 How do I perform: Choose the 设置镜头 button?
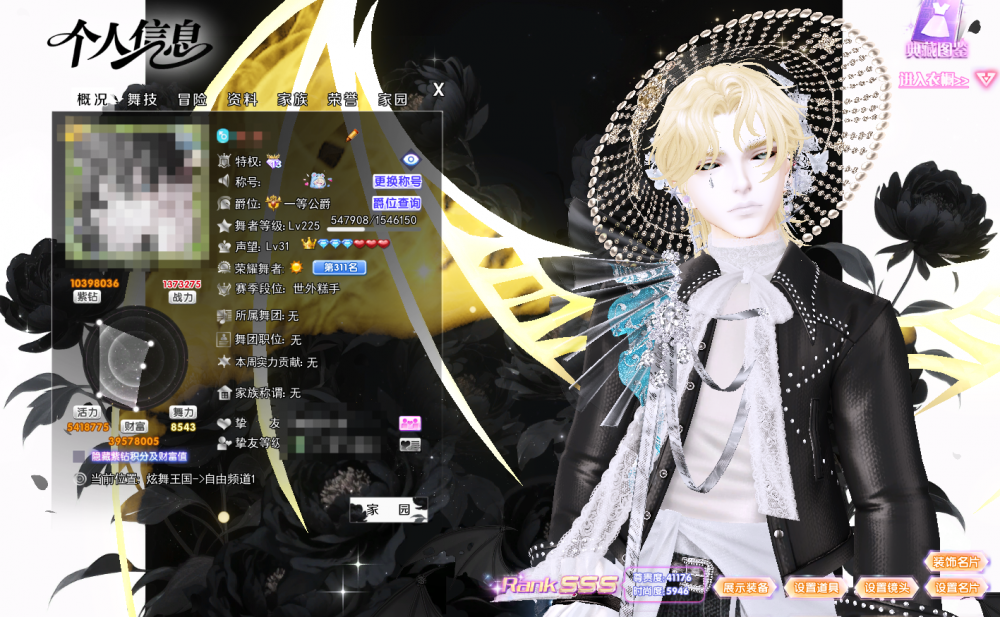tap(887, 588)
